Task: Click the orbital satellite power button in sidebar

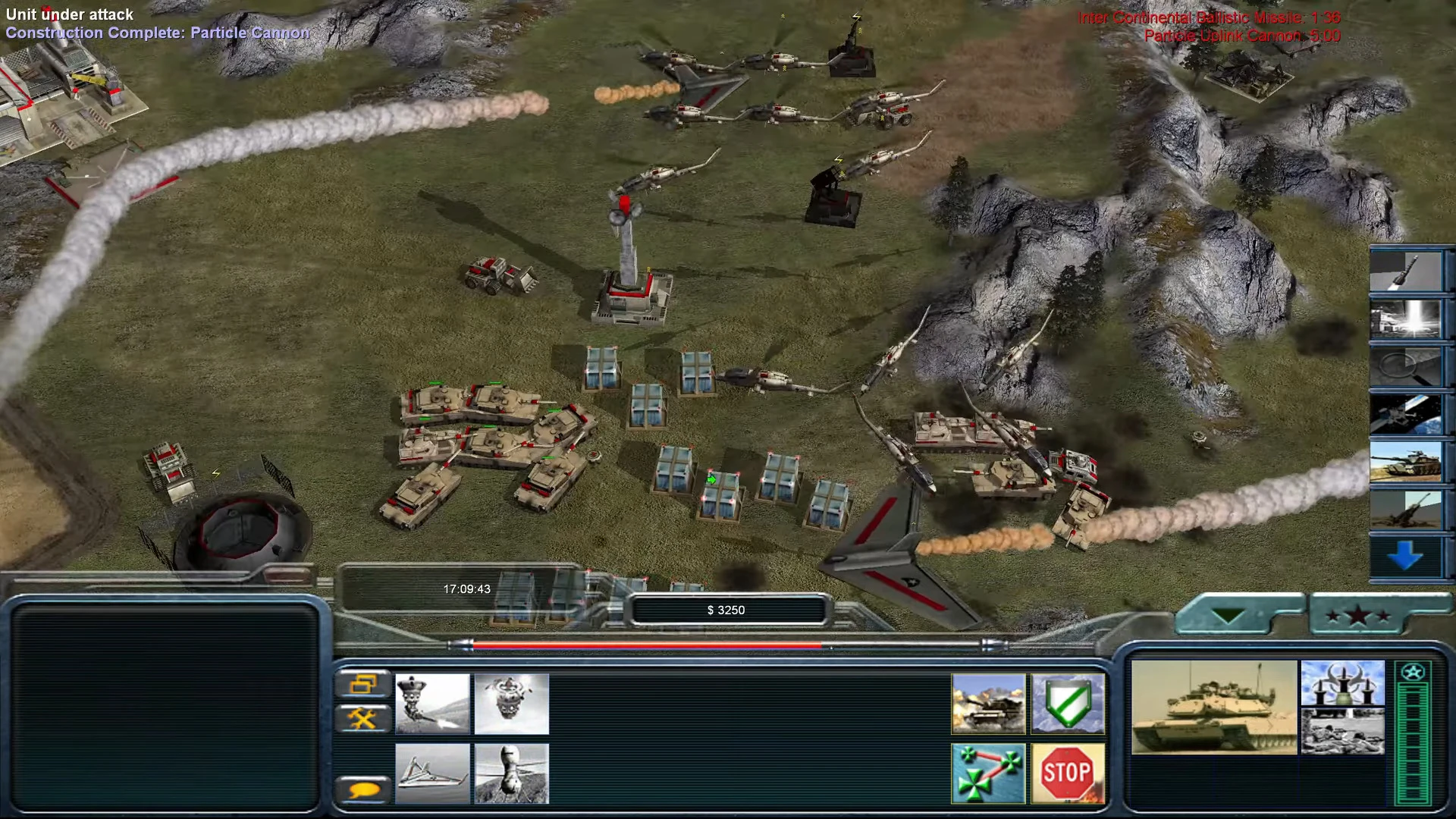Action: pos(1404,413)
